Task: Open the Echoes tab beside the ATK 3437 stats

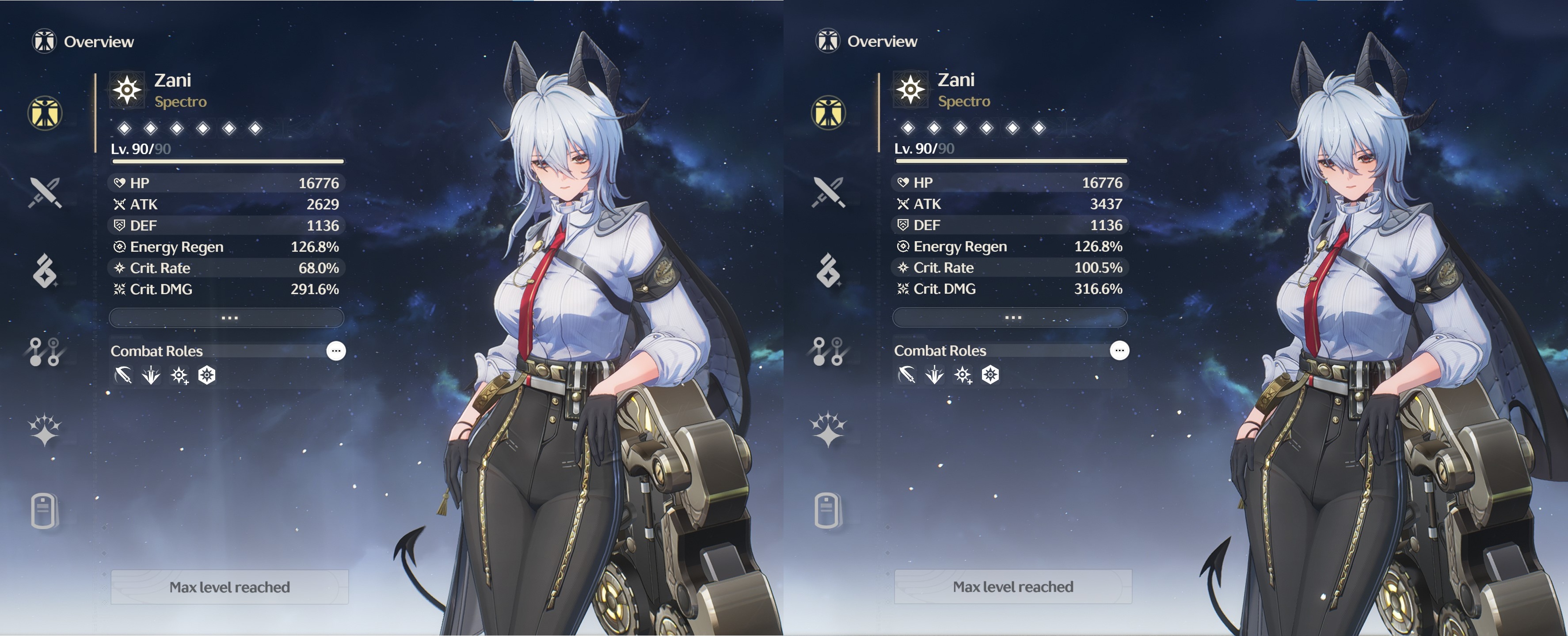Action: pos(829,271)
